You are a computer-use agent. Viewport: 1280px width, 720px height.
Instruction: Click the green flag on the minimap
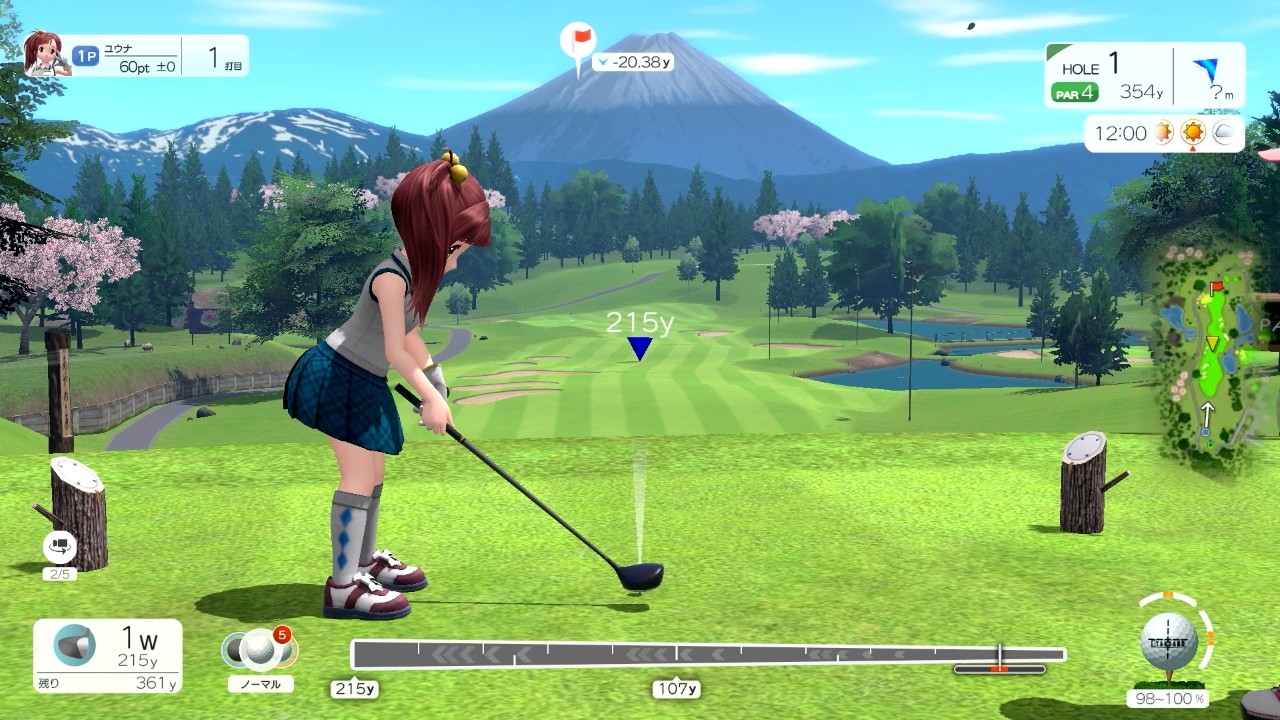(1216, 285)
